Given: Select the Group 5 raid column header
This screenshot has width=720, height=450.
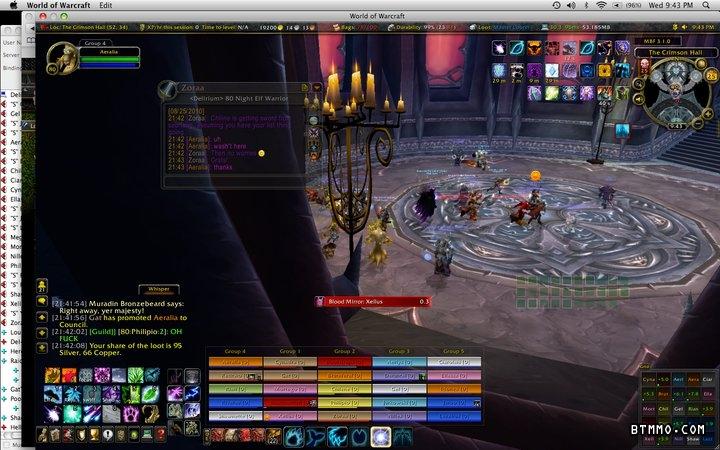Looking at the screenshot, I should click(454, 352).
